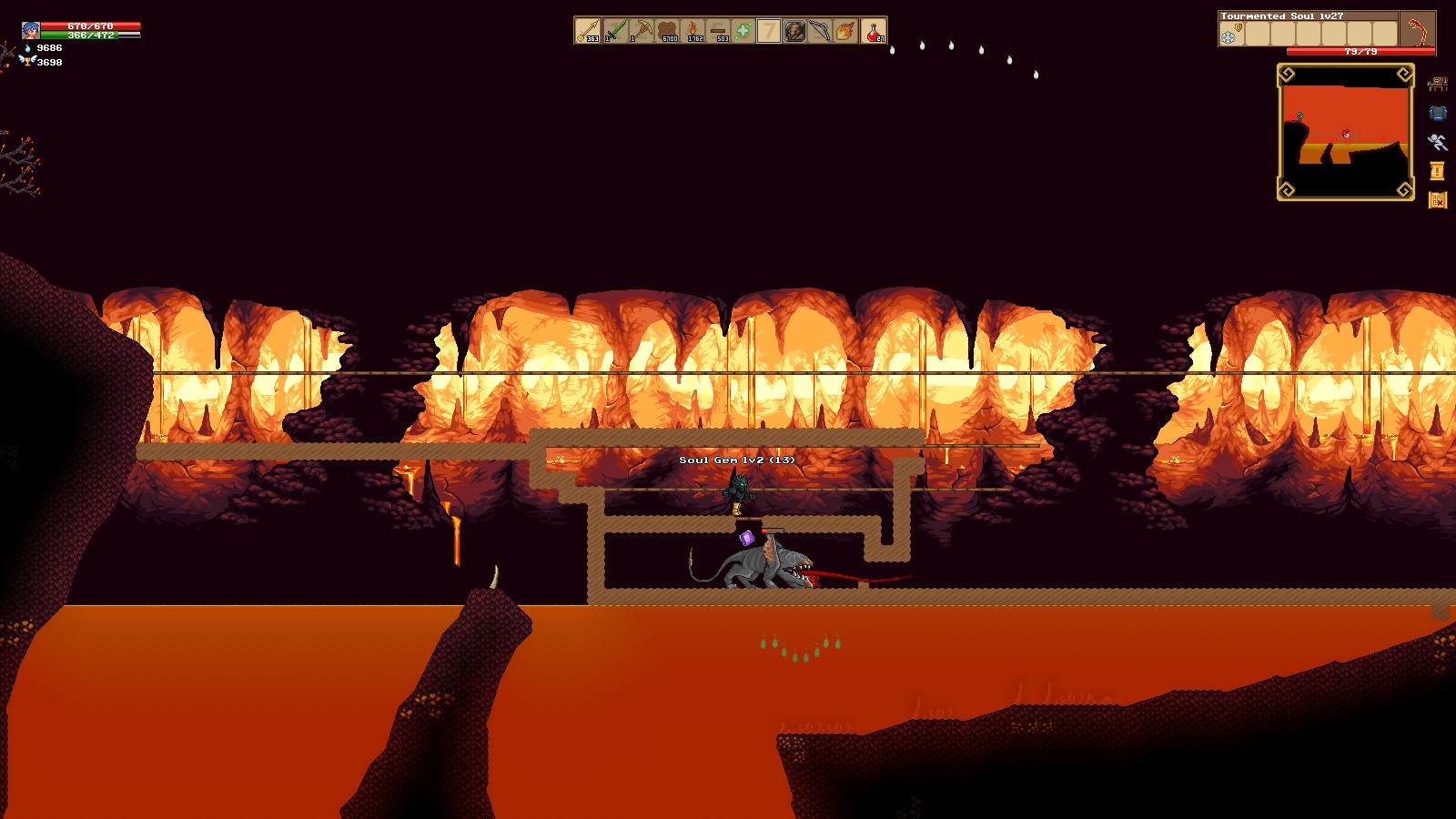Select the green sword in the hotbar
The image size is (1456, 819).
pyautogui.click(x=615, y=29)
